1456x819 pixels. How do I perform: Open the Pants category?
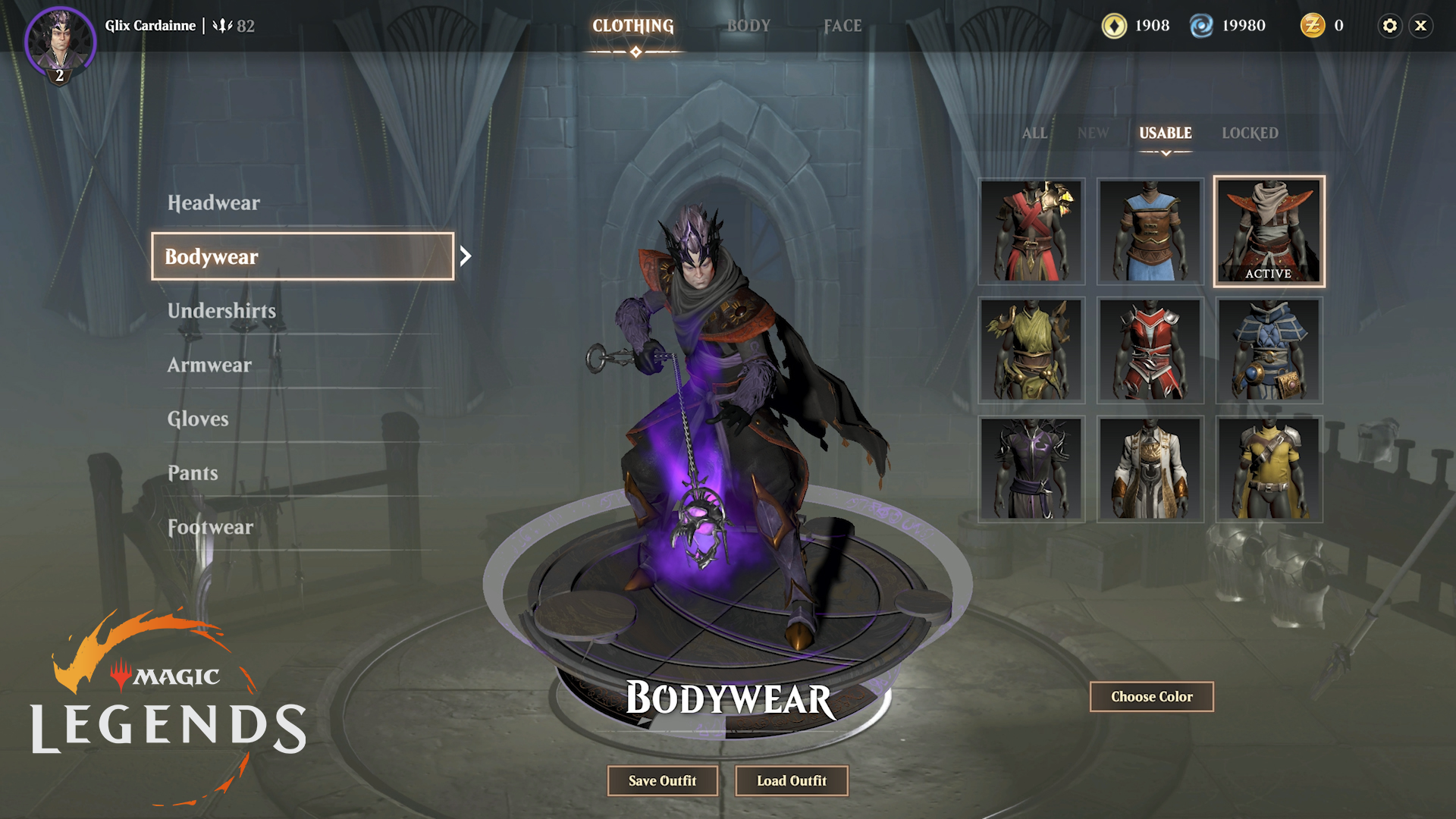click(193, 473)
